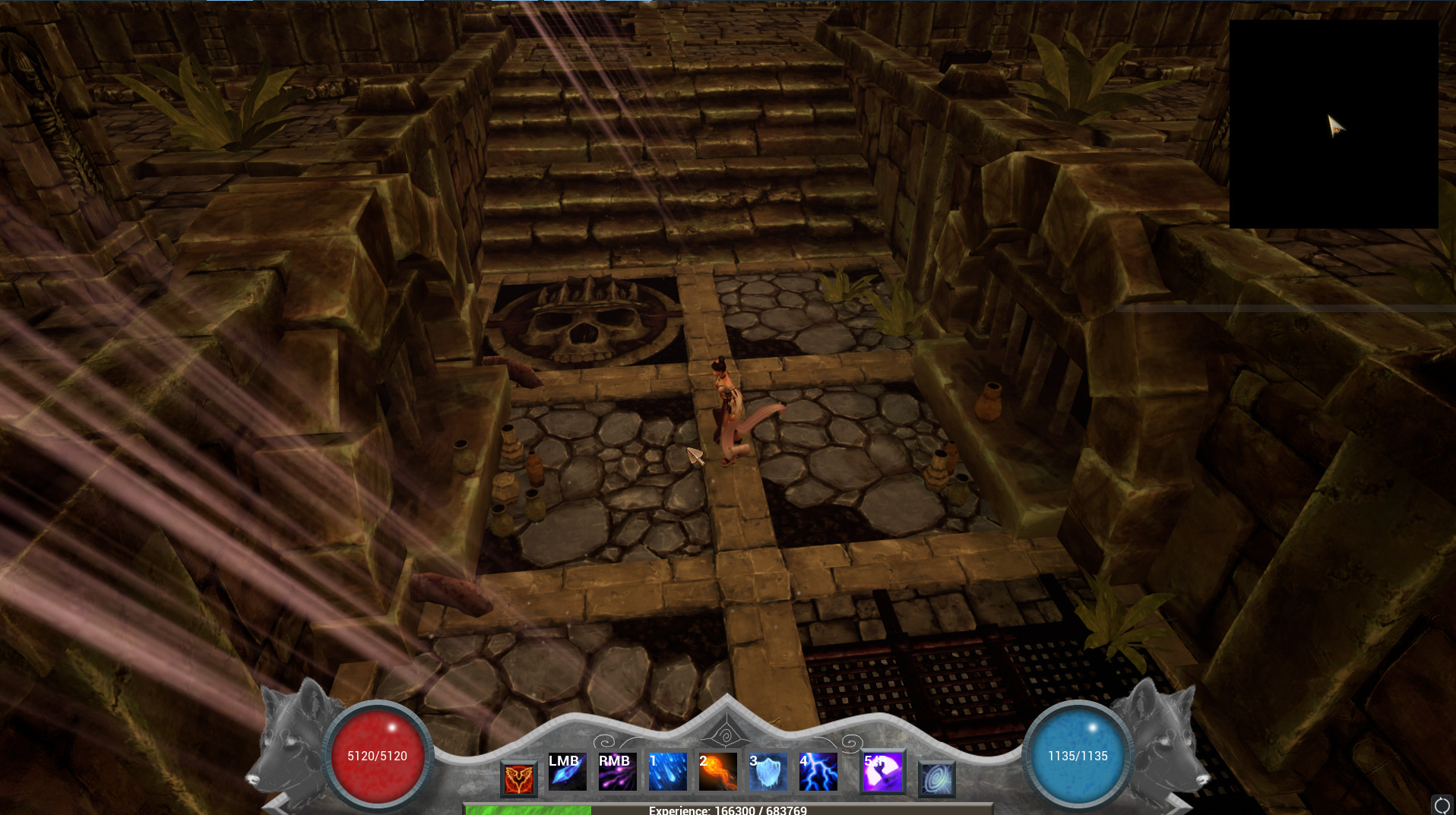The image size is (1456, 815).
Task: Trigger the fireball skill in slot 2
Action: click(717, 772)
